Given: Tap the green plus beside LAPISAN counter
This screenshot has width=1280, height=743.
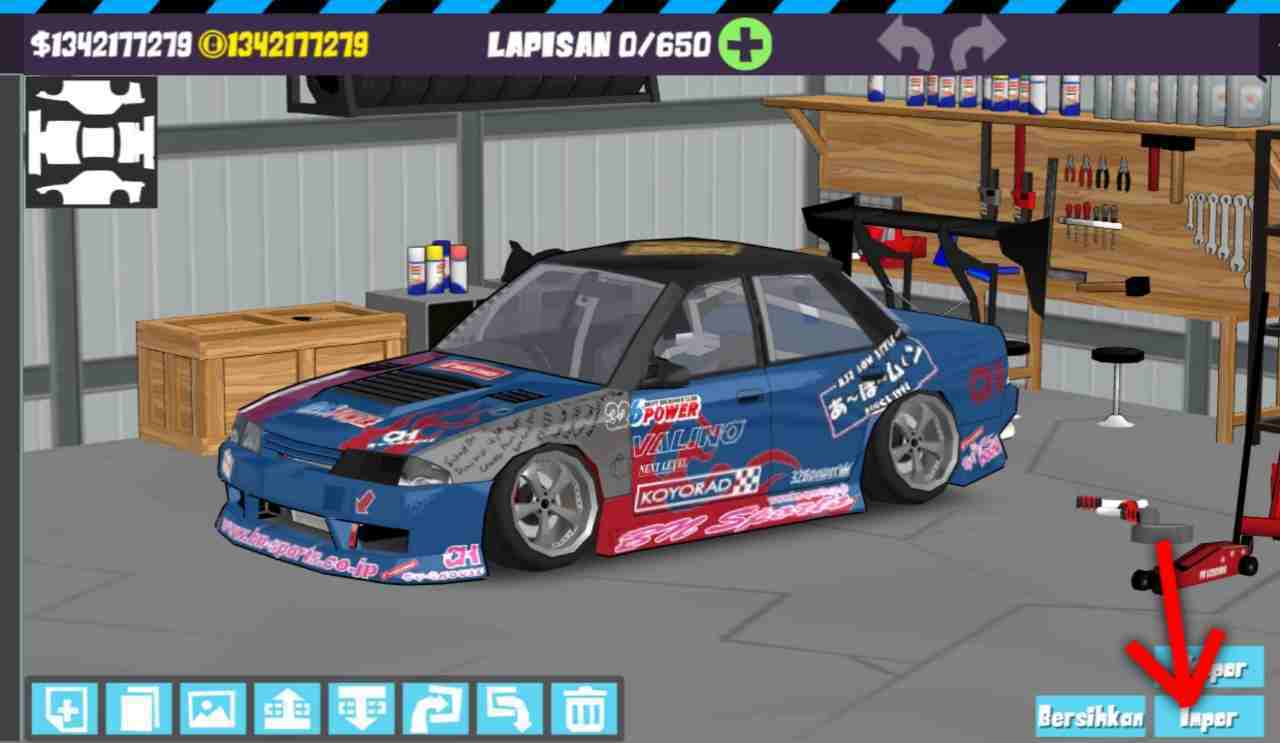Looking at the screenshot, I should click(747, 44).
